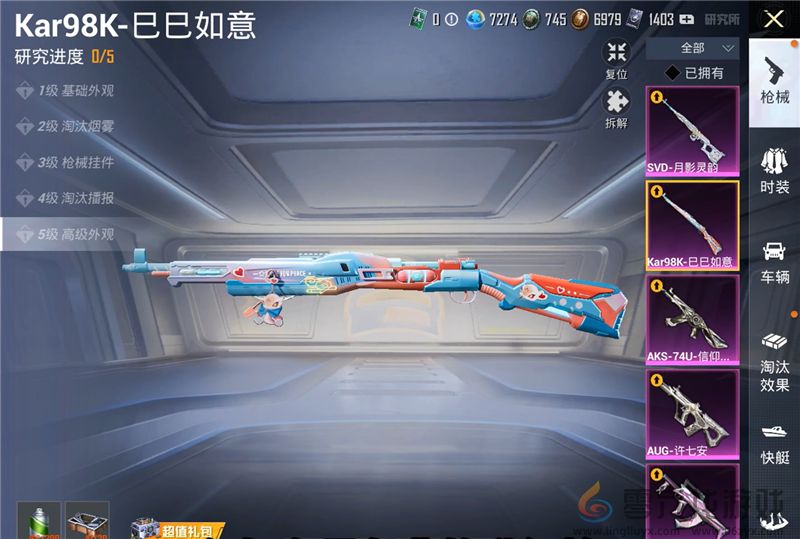Screen dimensions: 800x539
Task: Open the 时装 outfits tab
Action: [x=774, y=170]
